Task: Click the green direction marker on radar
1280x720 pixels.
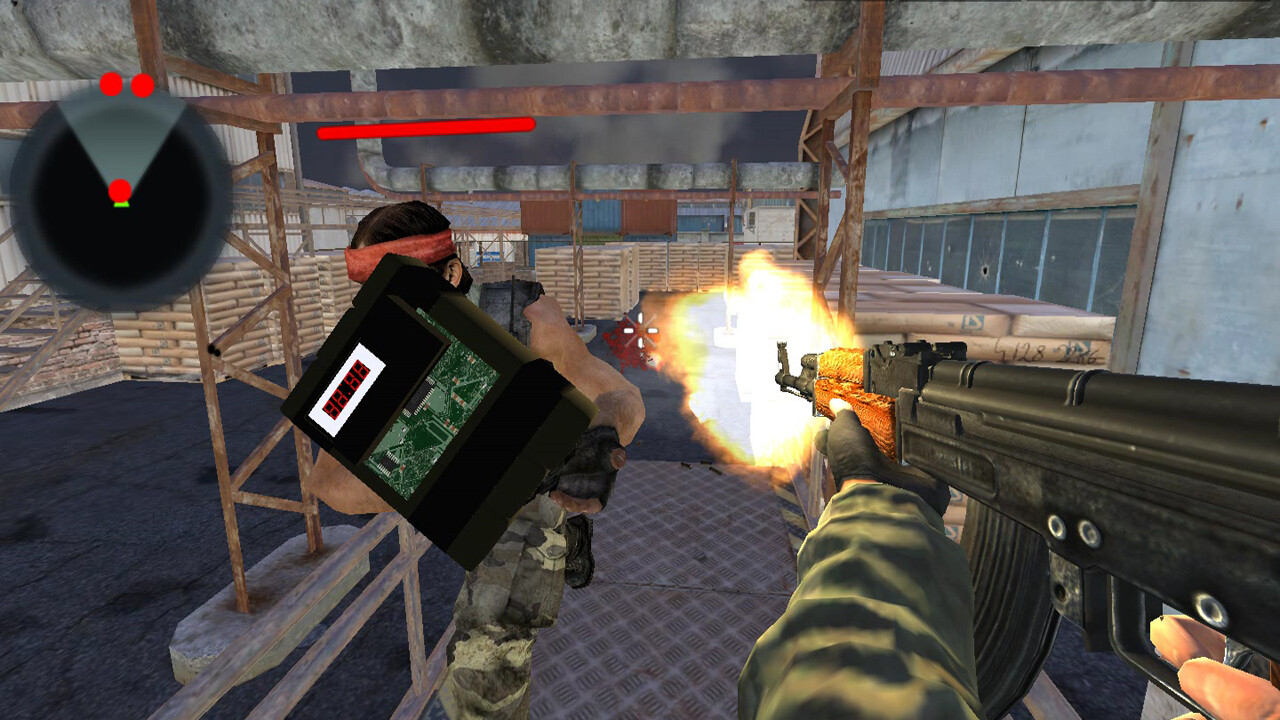Action: click(x=122, y=204)
